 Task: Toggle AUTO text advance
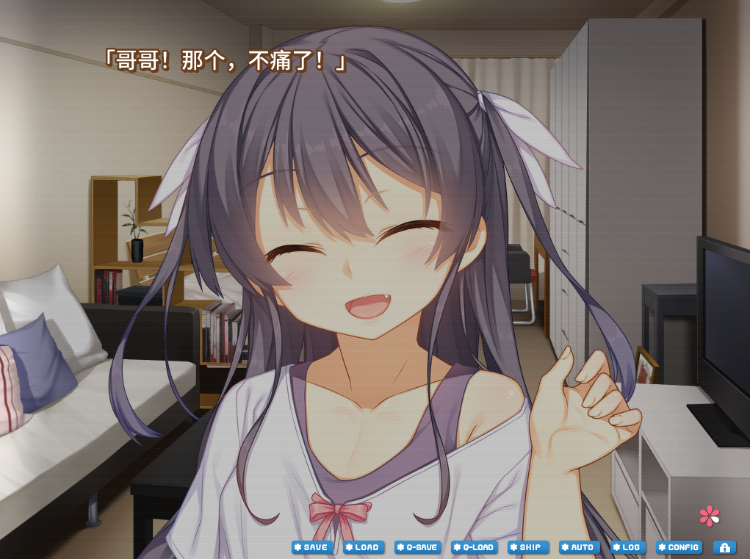click(x=579, y=548)
